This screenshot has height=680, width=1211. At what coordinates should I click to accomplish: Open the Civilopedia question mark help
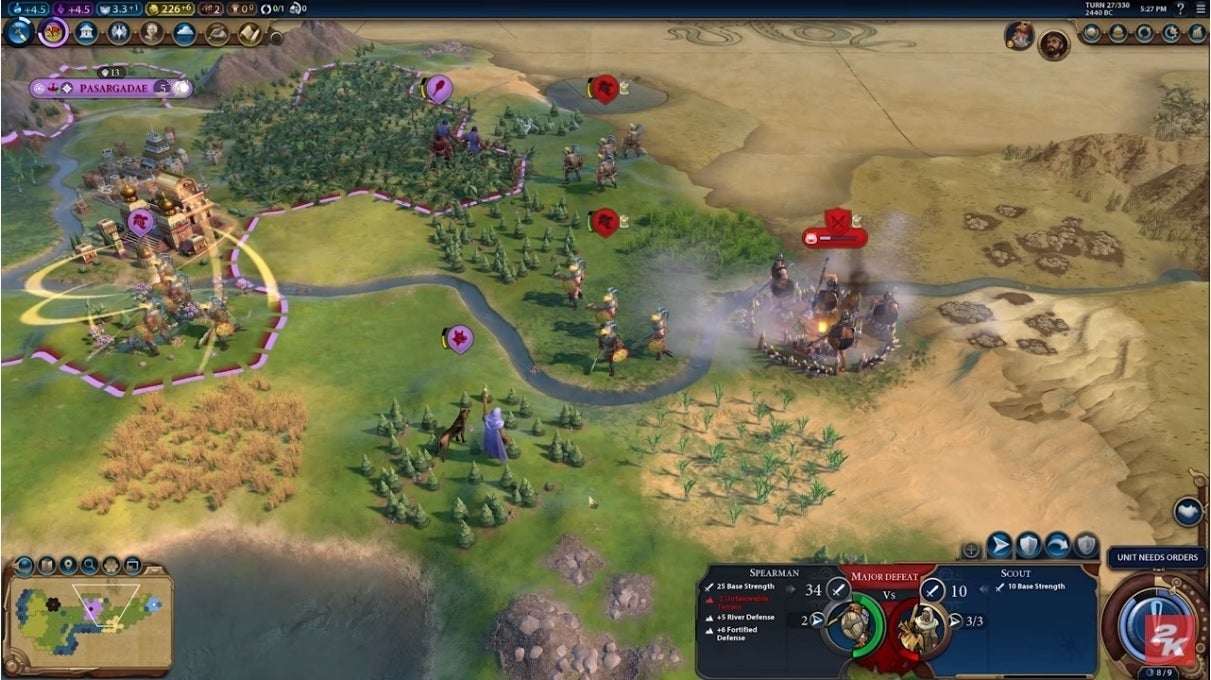[x=1179, y=8]
